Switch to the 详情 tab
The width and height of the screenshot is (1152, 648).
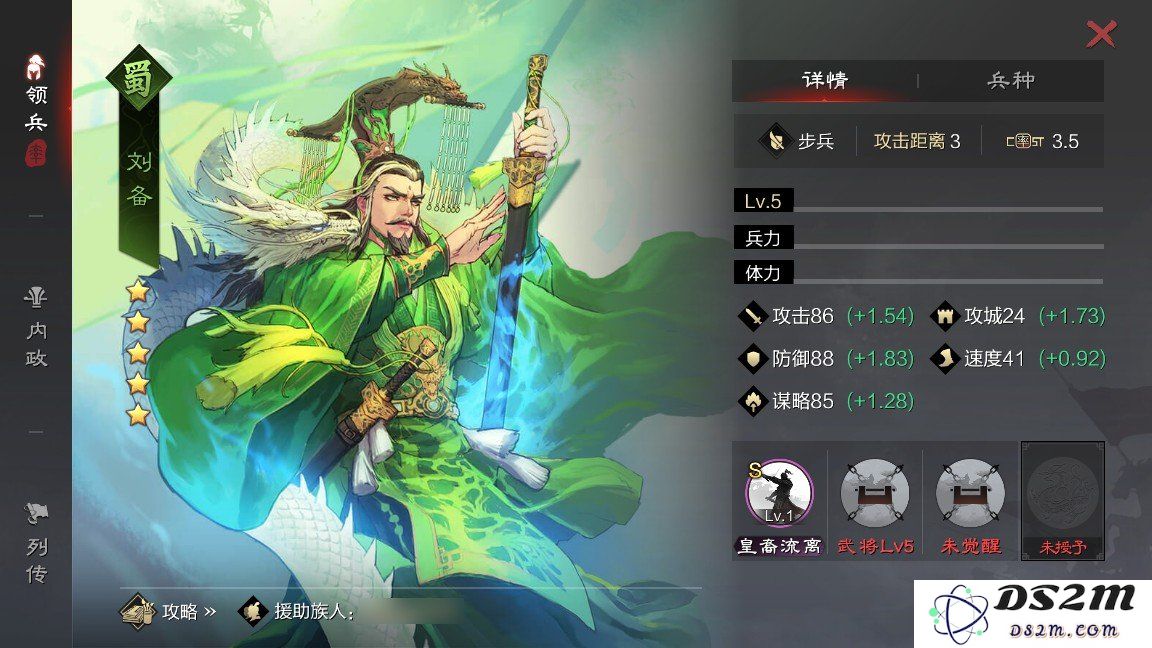click(x=825, y=81)
